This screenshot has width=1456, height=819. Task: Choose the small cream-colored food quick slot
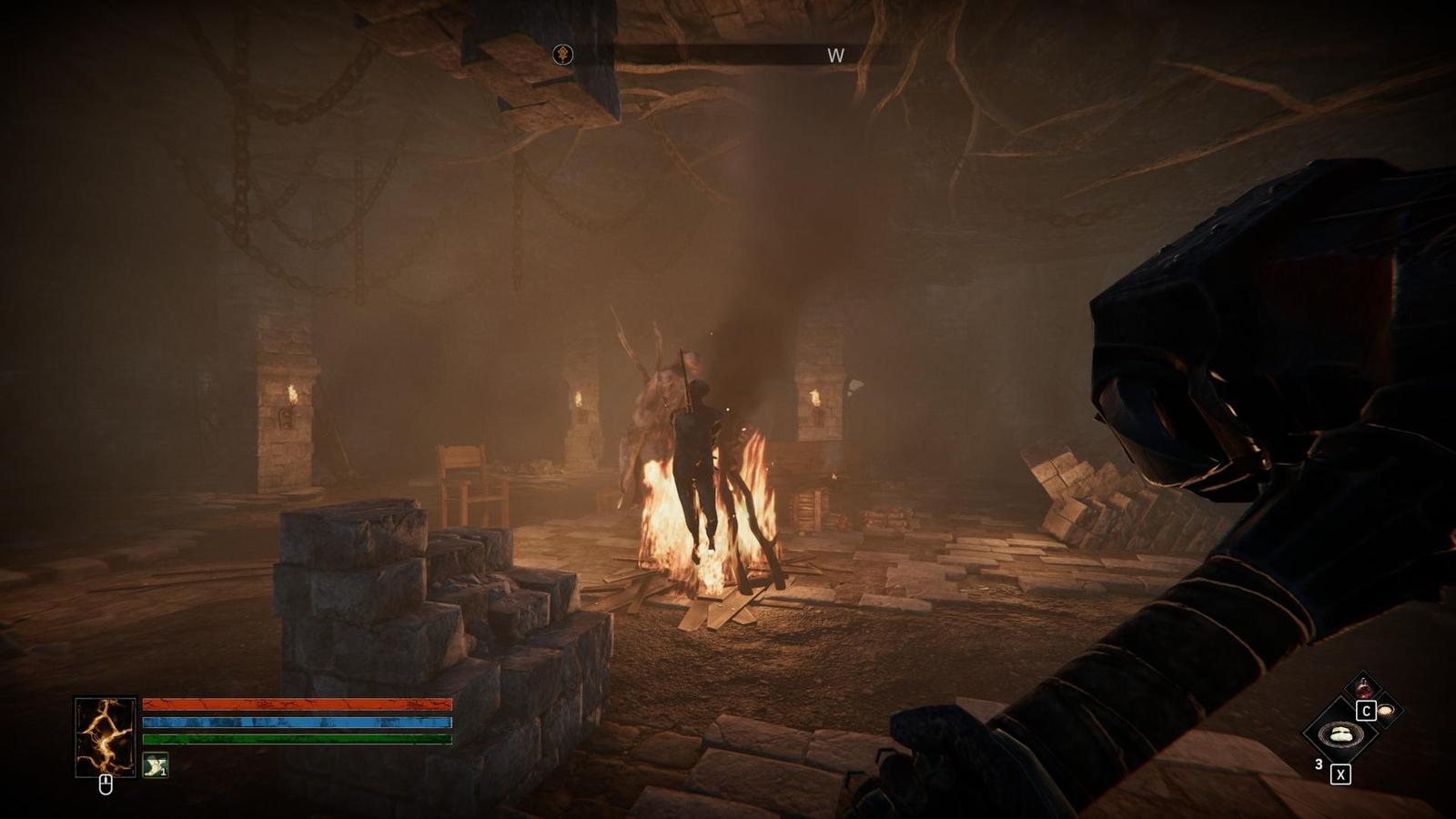point(1386,710)
